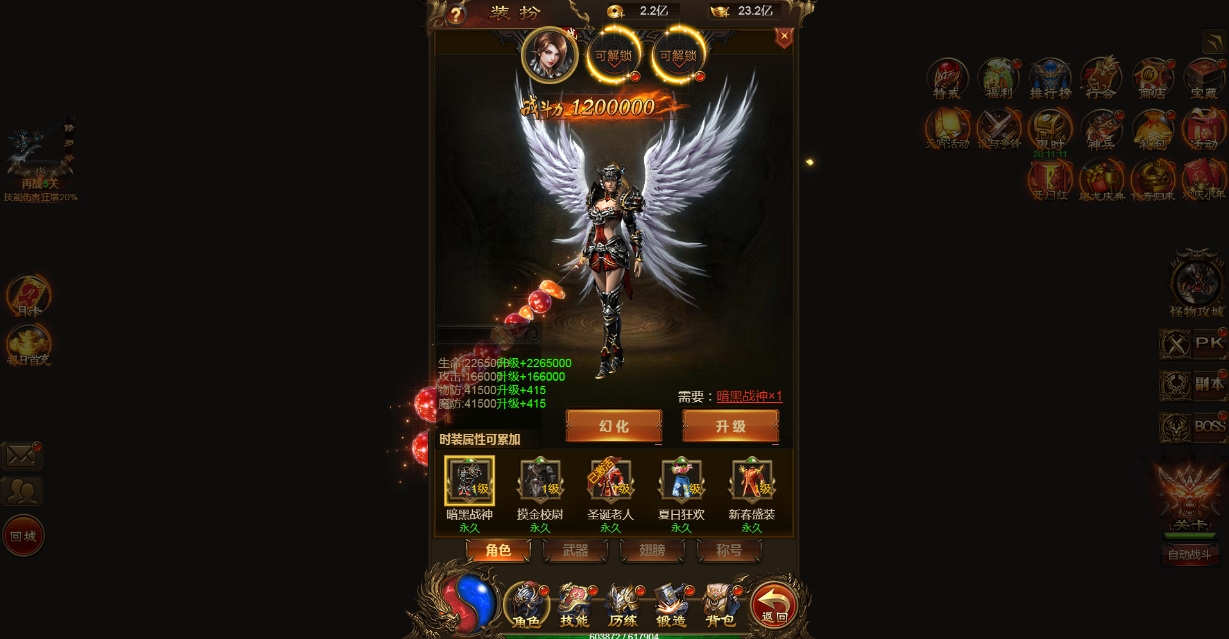Open the 技能 skills menu
Screen dimensions: 1229x639
click(574, 604)
